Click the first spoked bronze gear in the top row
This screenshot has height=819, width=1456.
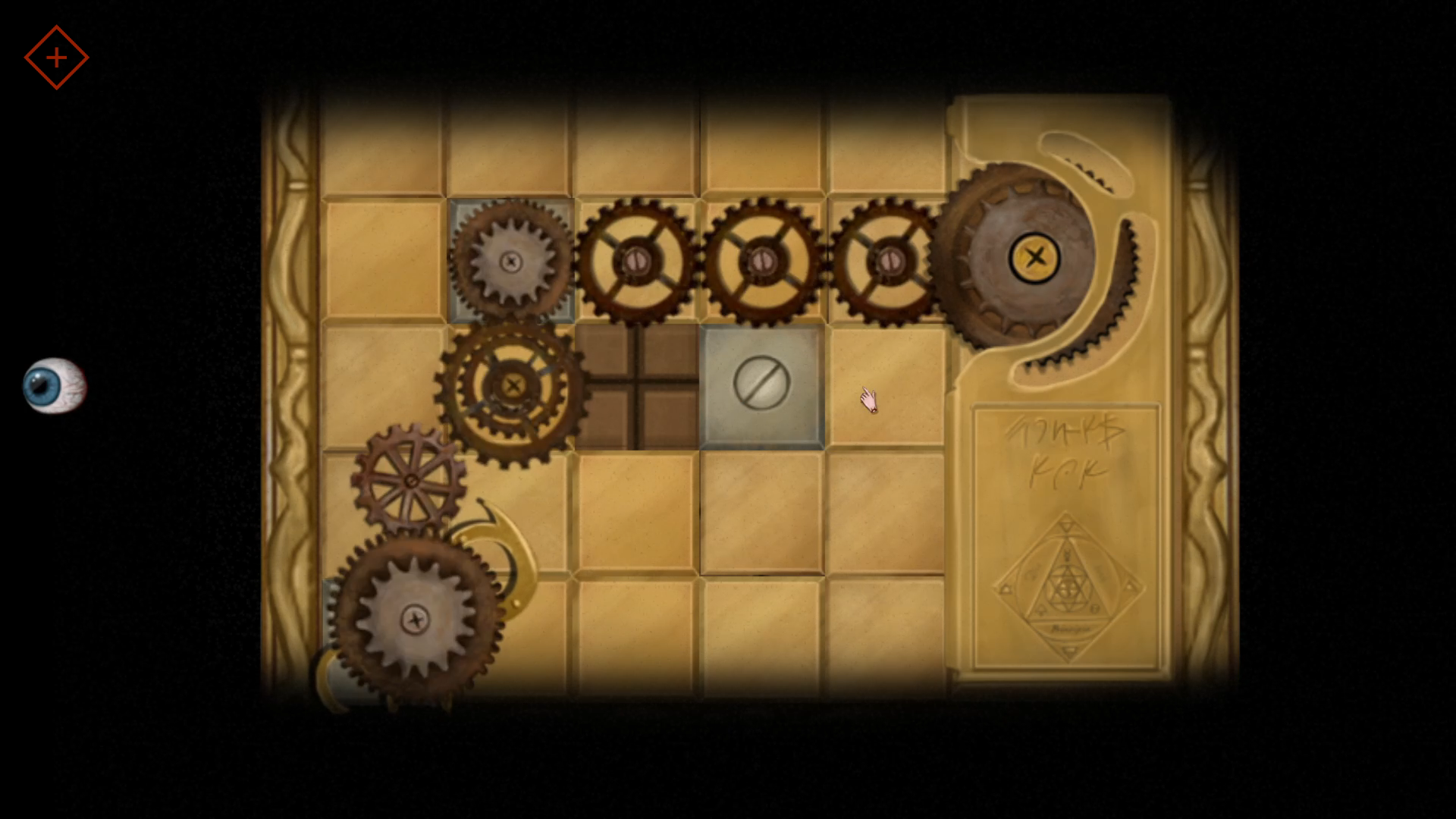point(637,262)
